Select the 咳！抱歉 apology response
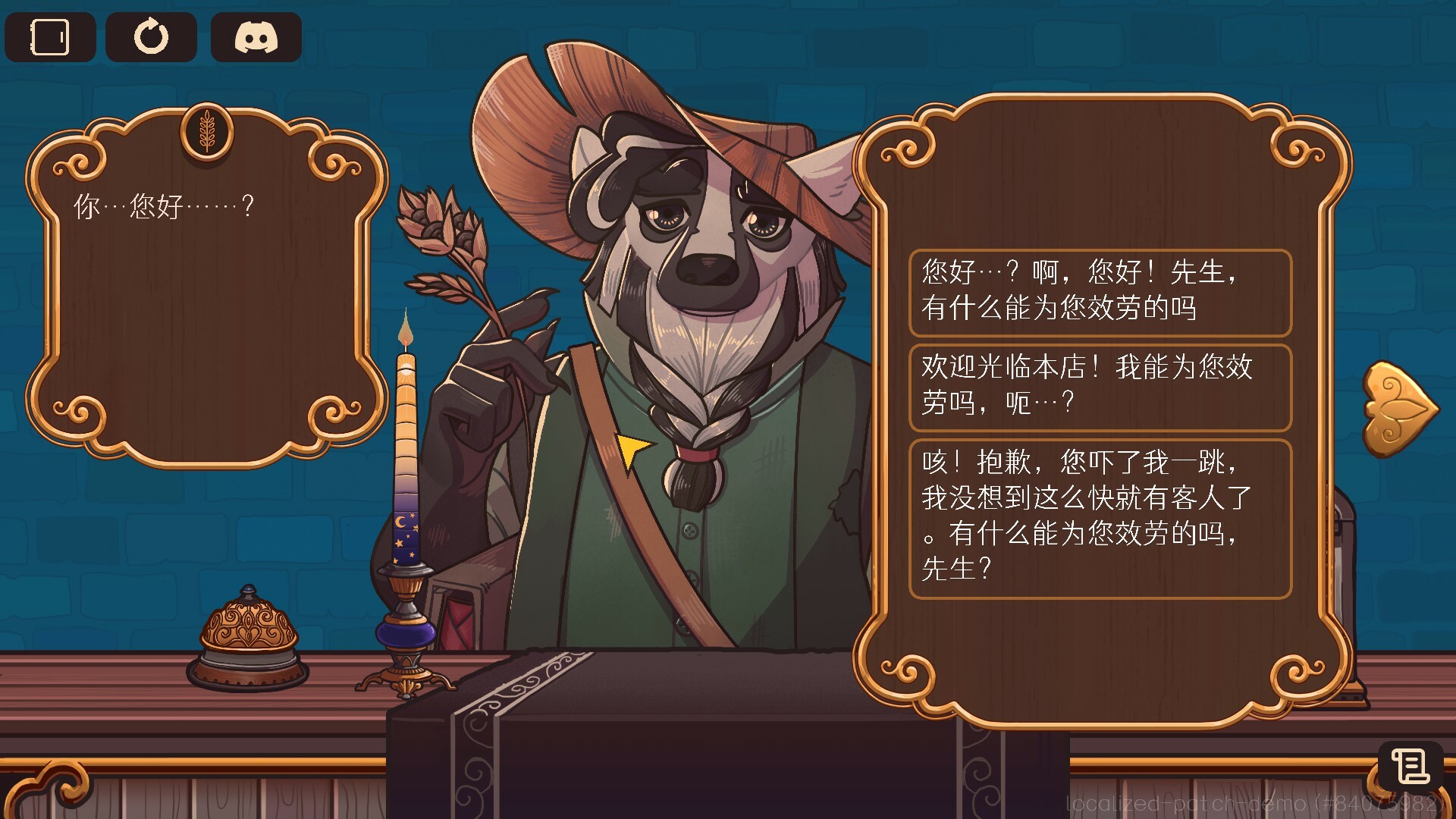Viewport: 1456px width, 819px height. pyautogui.click(x=1100, y=518)
